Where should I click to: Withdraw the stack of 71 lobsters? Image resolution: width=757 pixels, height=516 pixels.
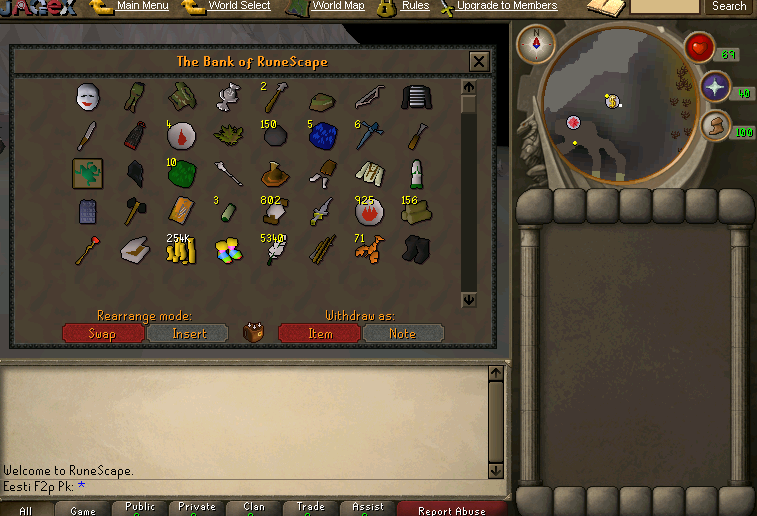368,249
